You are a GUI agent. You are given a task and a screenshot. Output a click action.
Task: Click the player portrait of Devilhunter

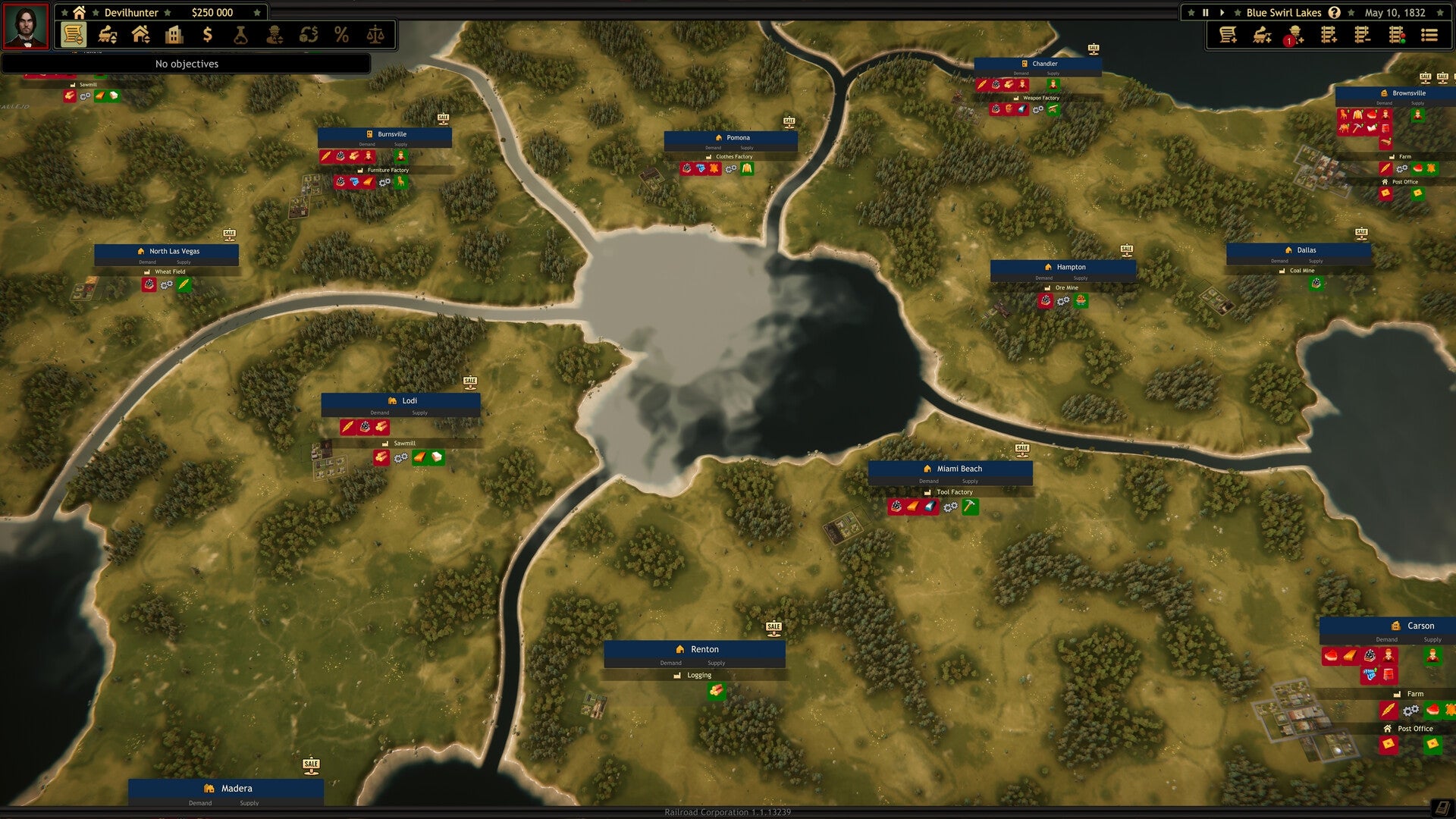25,27
